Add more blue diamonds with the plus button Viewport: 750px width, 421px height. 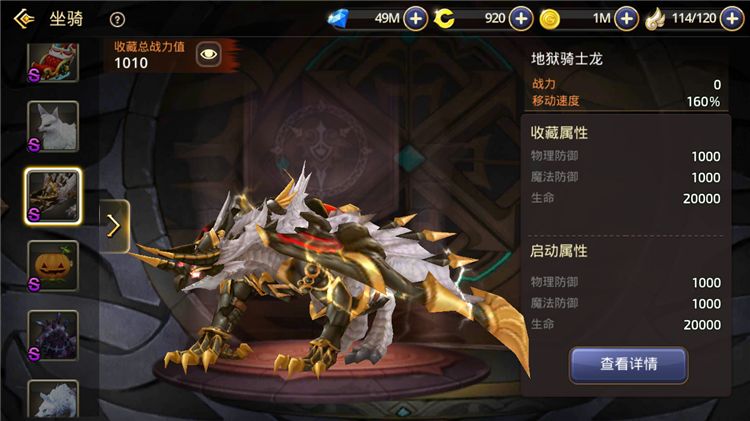click(x=416, y=18)
